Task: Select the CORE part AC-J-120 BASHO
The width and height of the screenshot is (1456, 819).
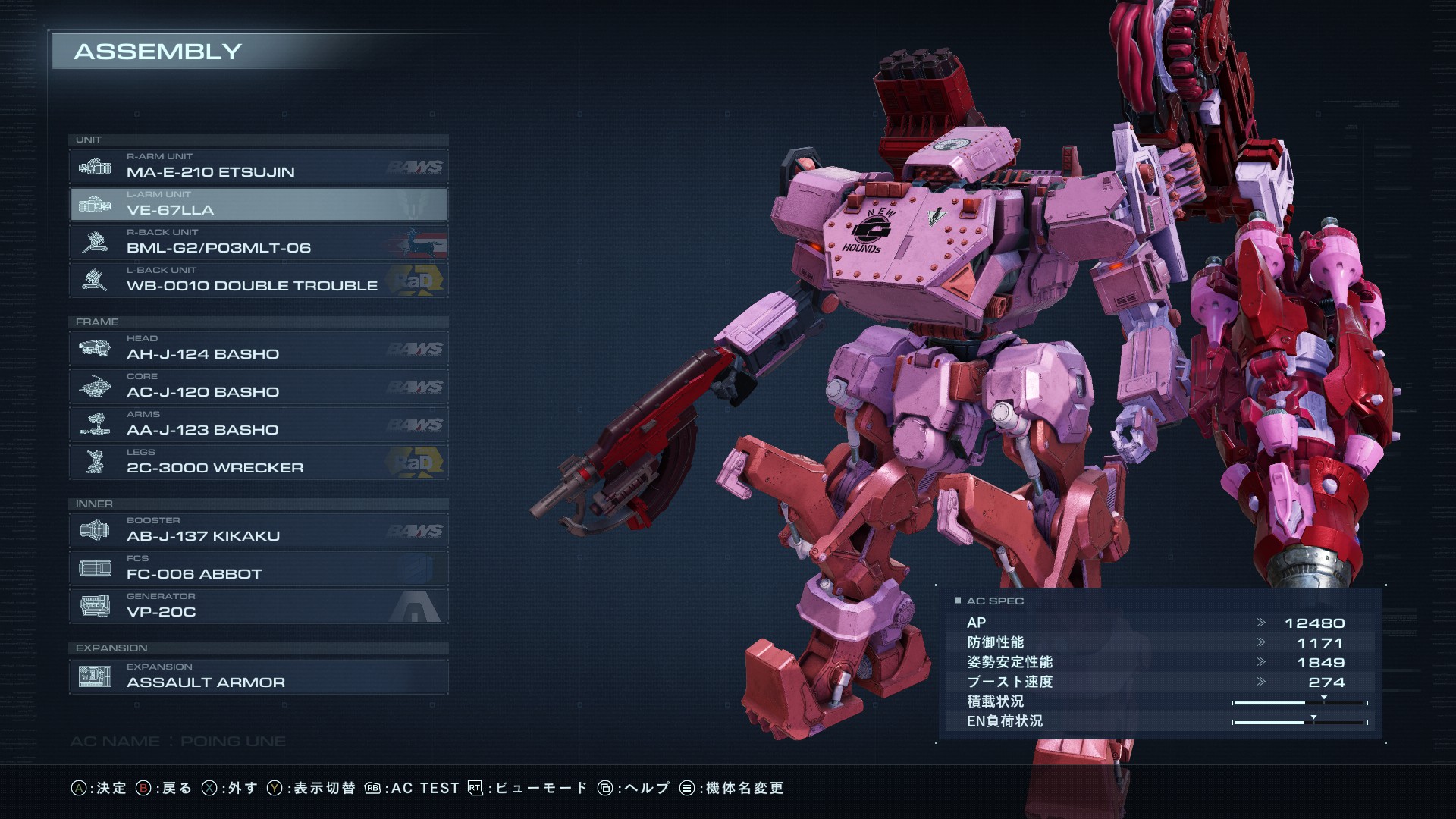Action: tap(259, 387)
